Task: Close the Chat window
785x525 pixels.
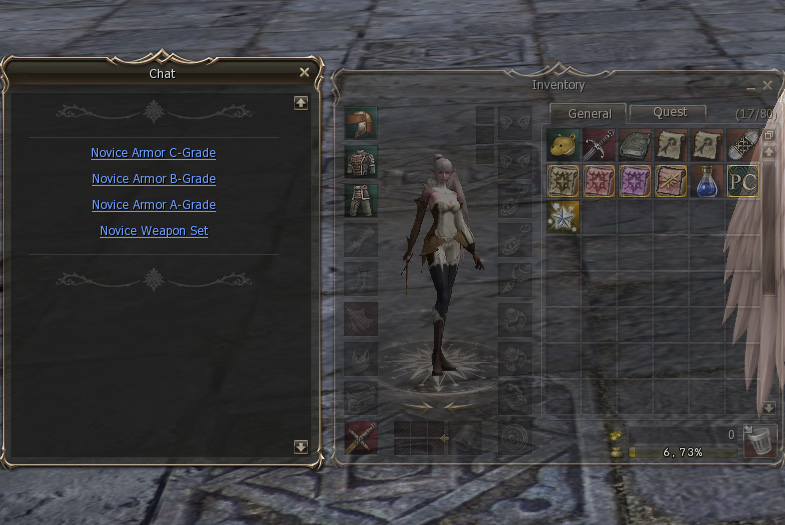Action: (x=304, y=72)
